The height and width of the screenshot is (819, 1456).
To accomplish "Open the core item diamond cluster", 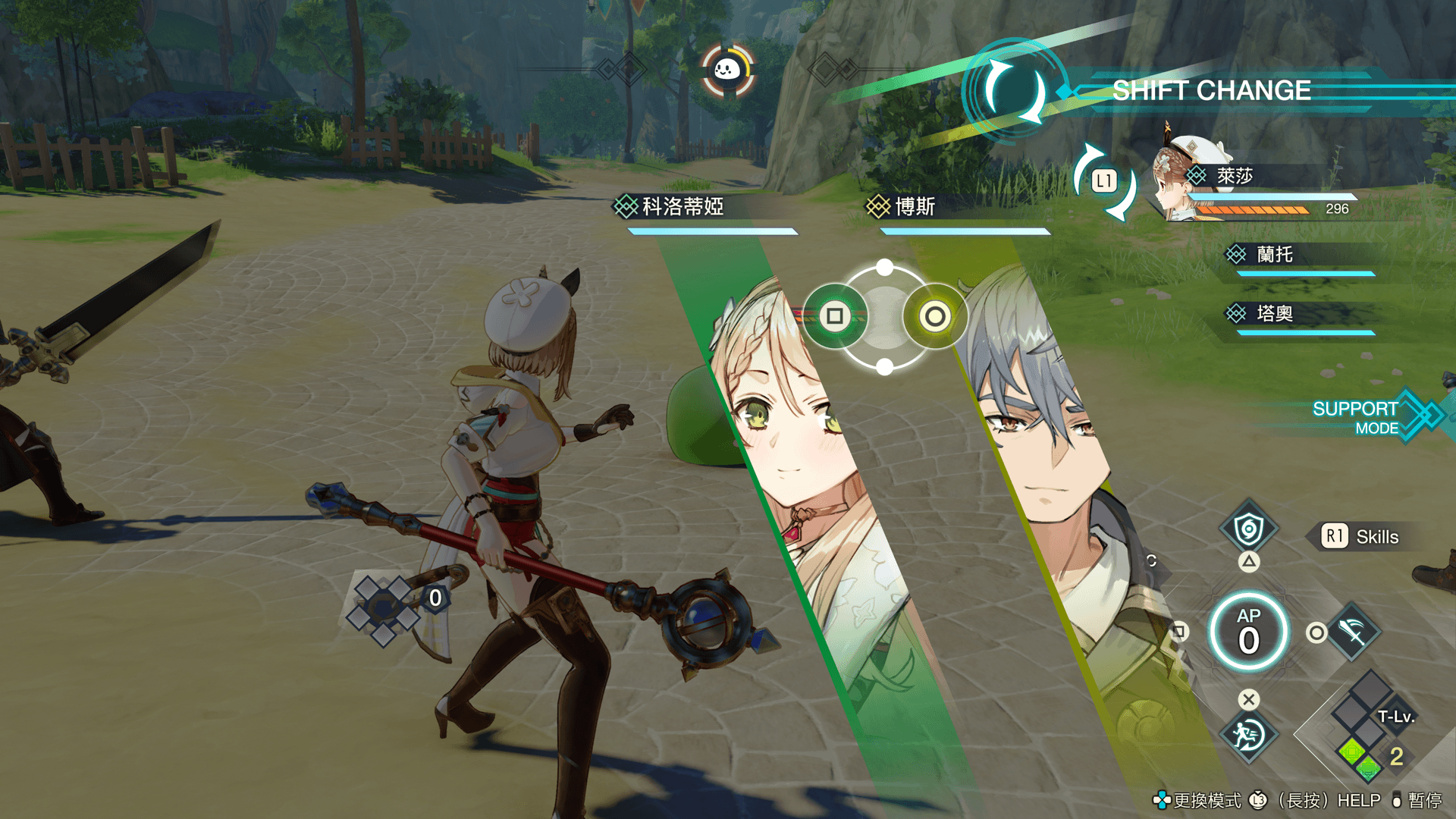I will coord(384,609).
